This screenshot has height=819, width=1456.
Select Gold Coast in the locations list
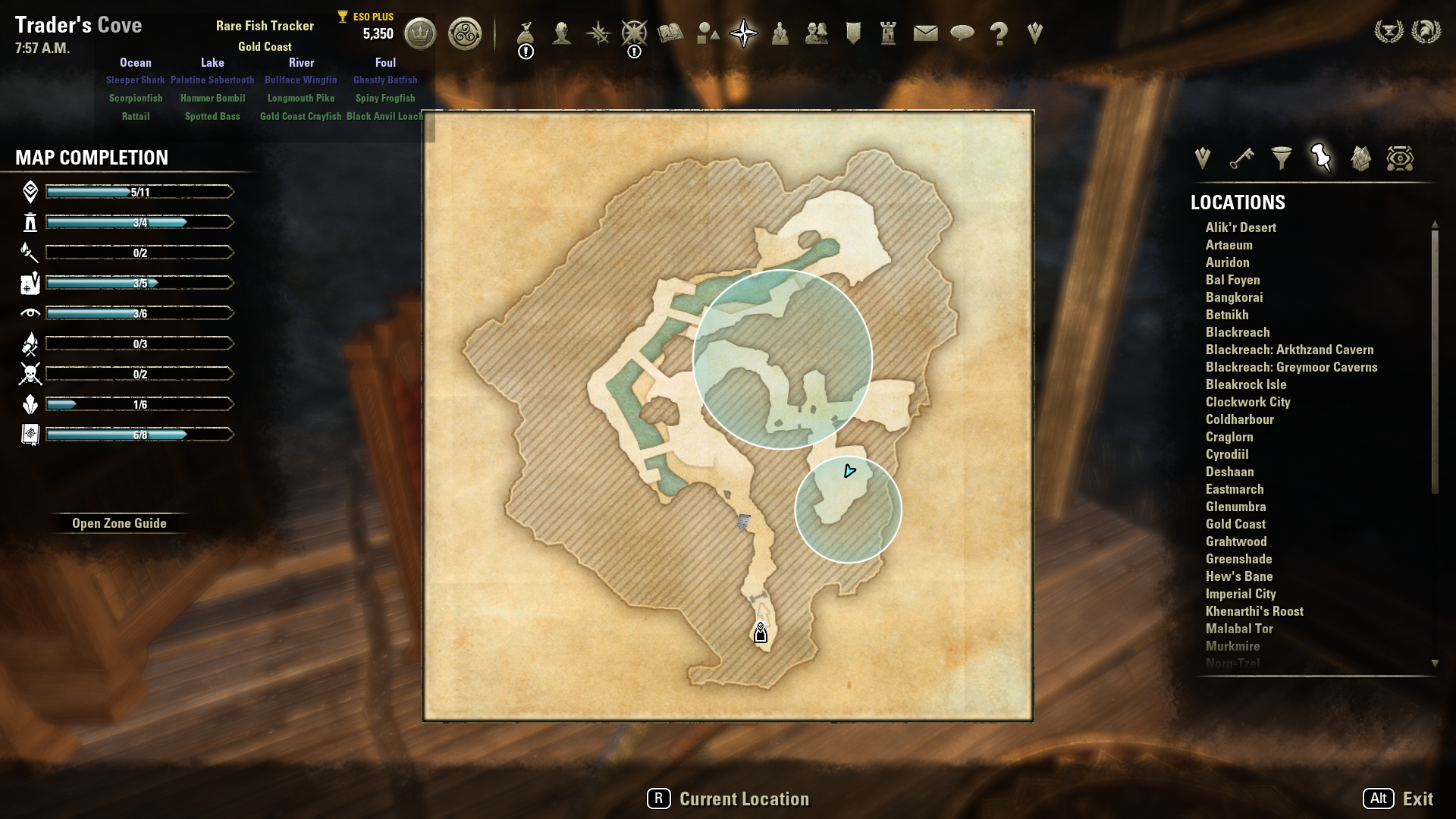click(1235, 524)
